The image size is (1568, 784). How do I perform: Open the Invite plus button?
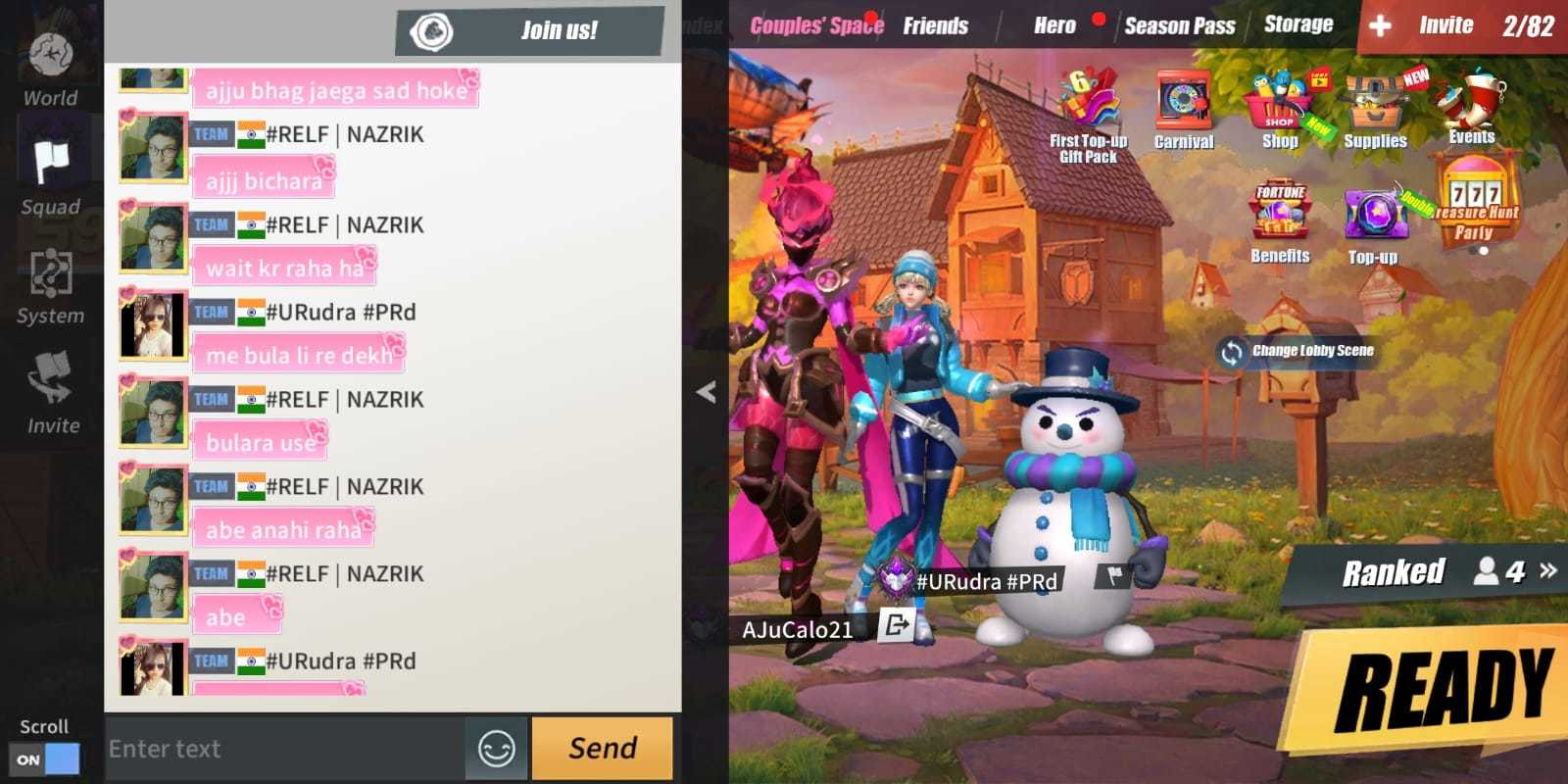click(1380, 24)
